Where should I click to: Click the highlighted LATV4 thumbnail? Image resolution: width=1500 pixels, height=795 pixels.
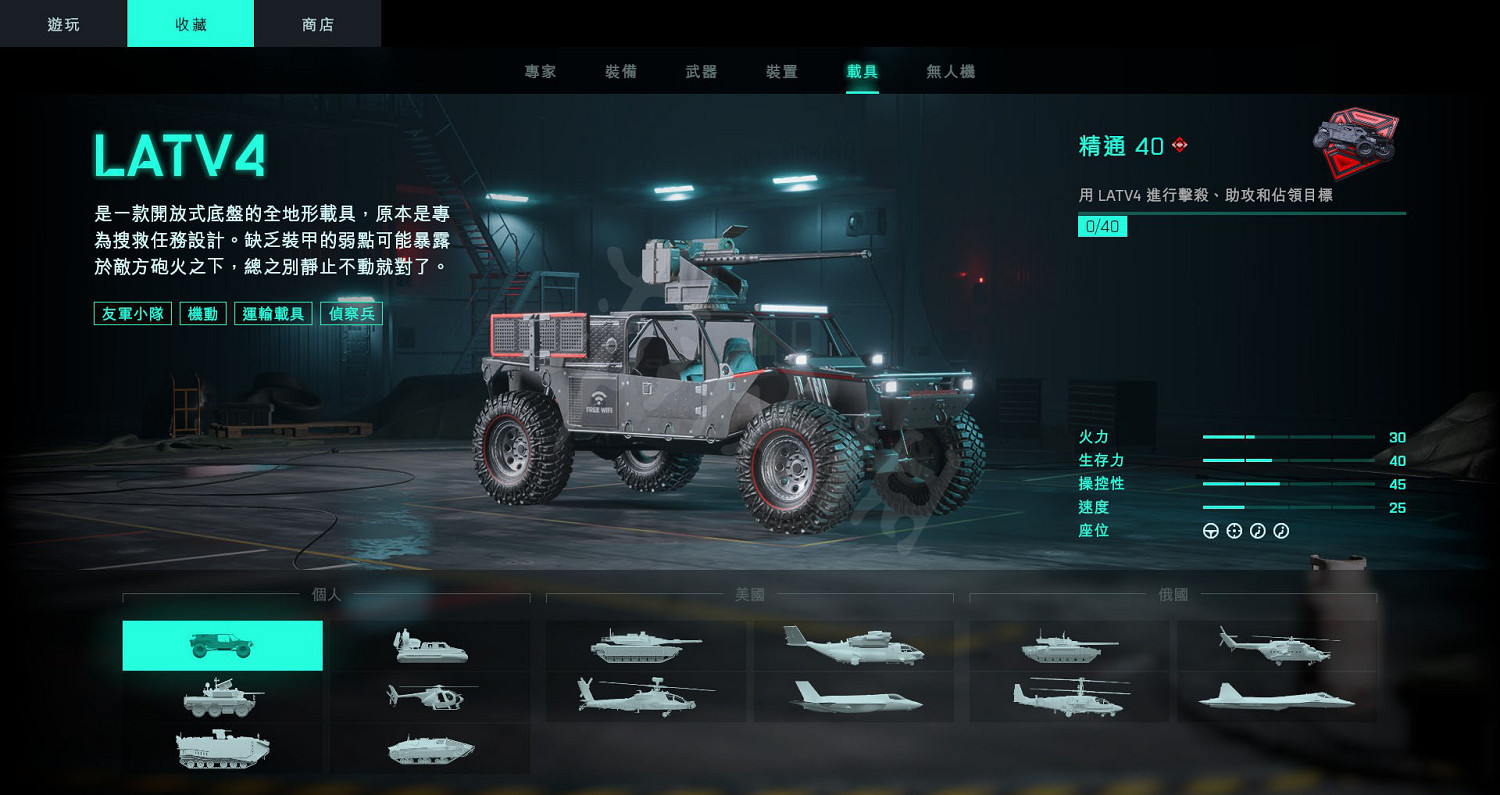pos(222,645)
